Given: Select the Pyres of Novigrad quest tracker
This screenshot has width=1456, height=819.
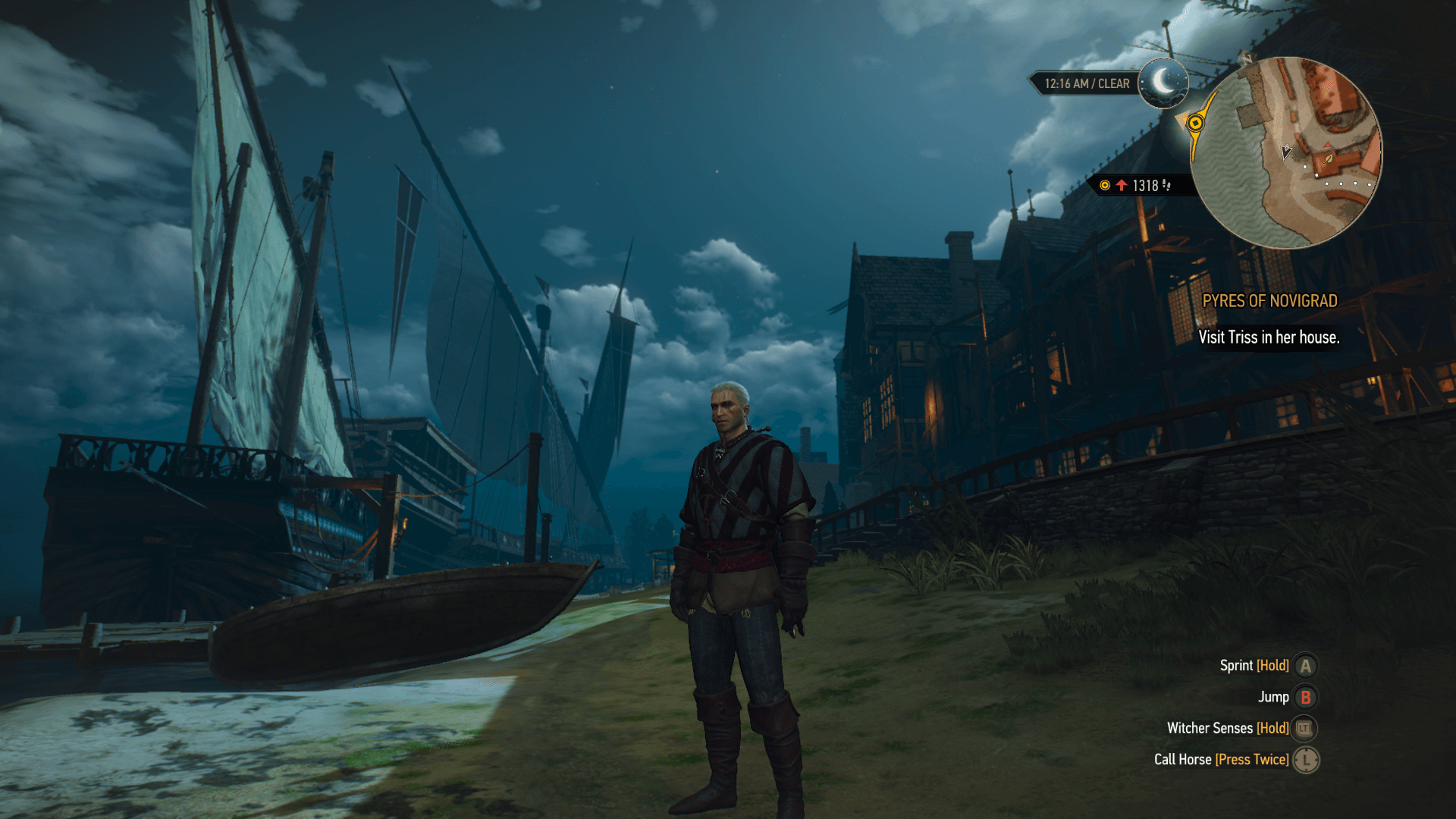Looking at the screenshot, I should click(x=1269, y=301).
